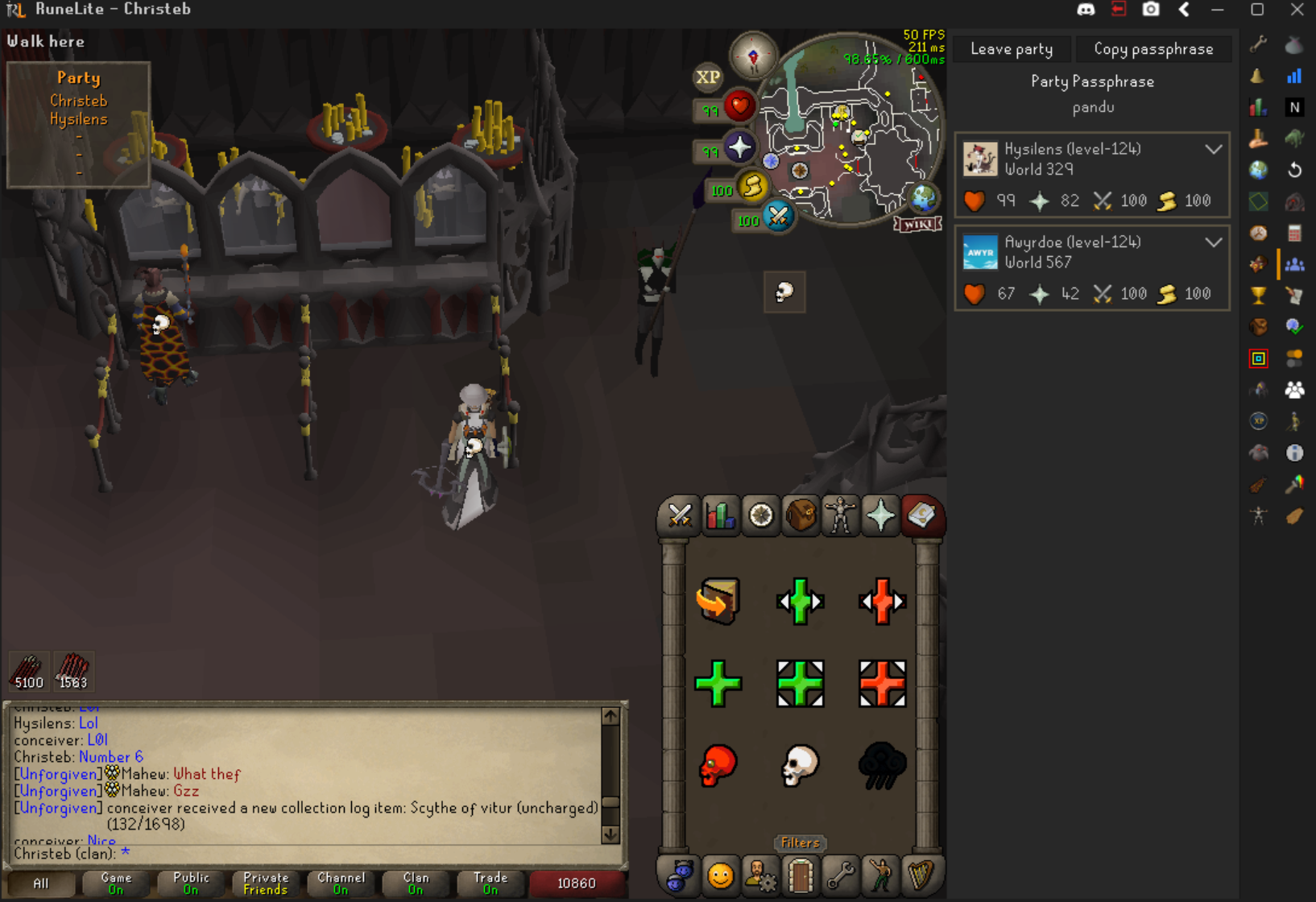Open the world map globe icon
This screenshot has width=1316, height=902.
(923, 197)
